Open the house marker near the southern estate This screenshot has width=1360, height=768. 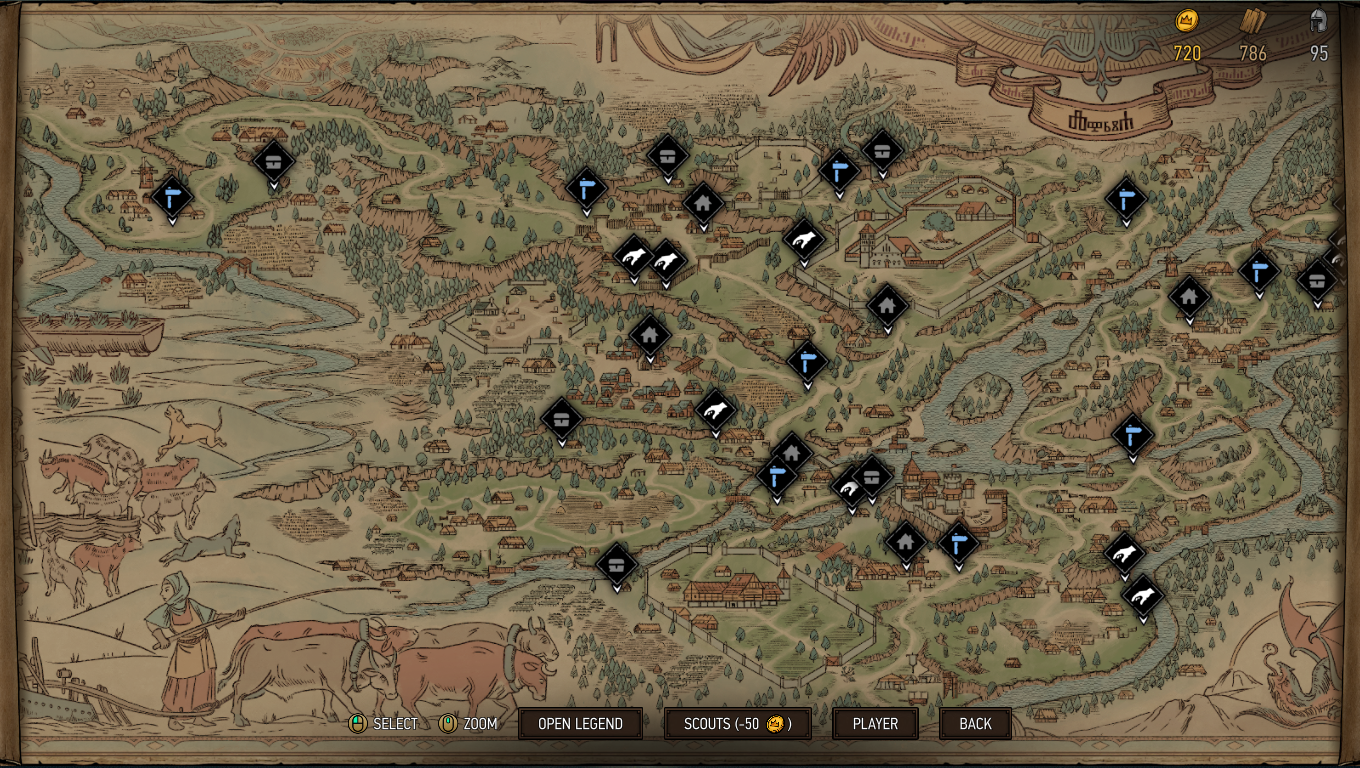pos(905,542)
